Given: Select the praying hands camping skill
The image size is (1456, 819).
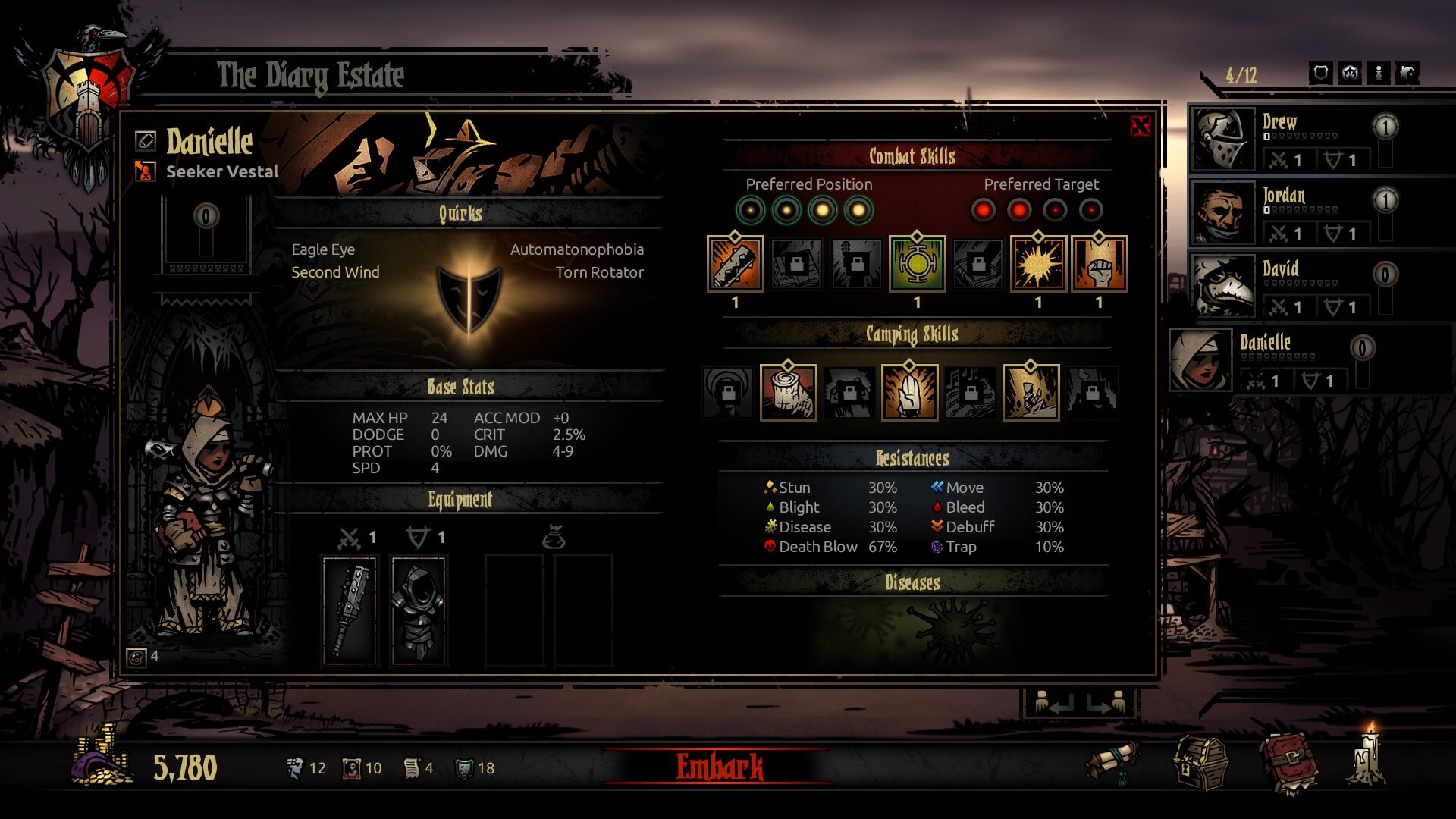Looking at the screenshot, I should (909, 392).
